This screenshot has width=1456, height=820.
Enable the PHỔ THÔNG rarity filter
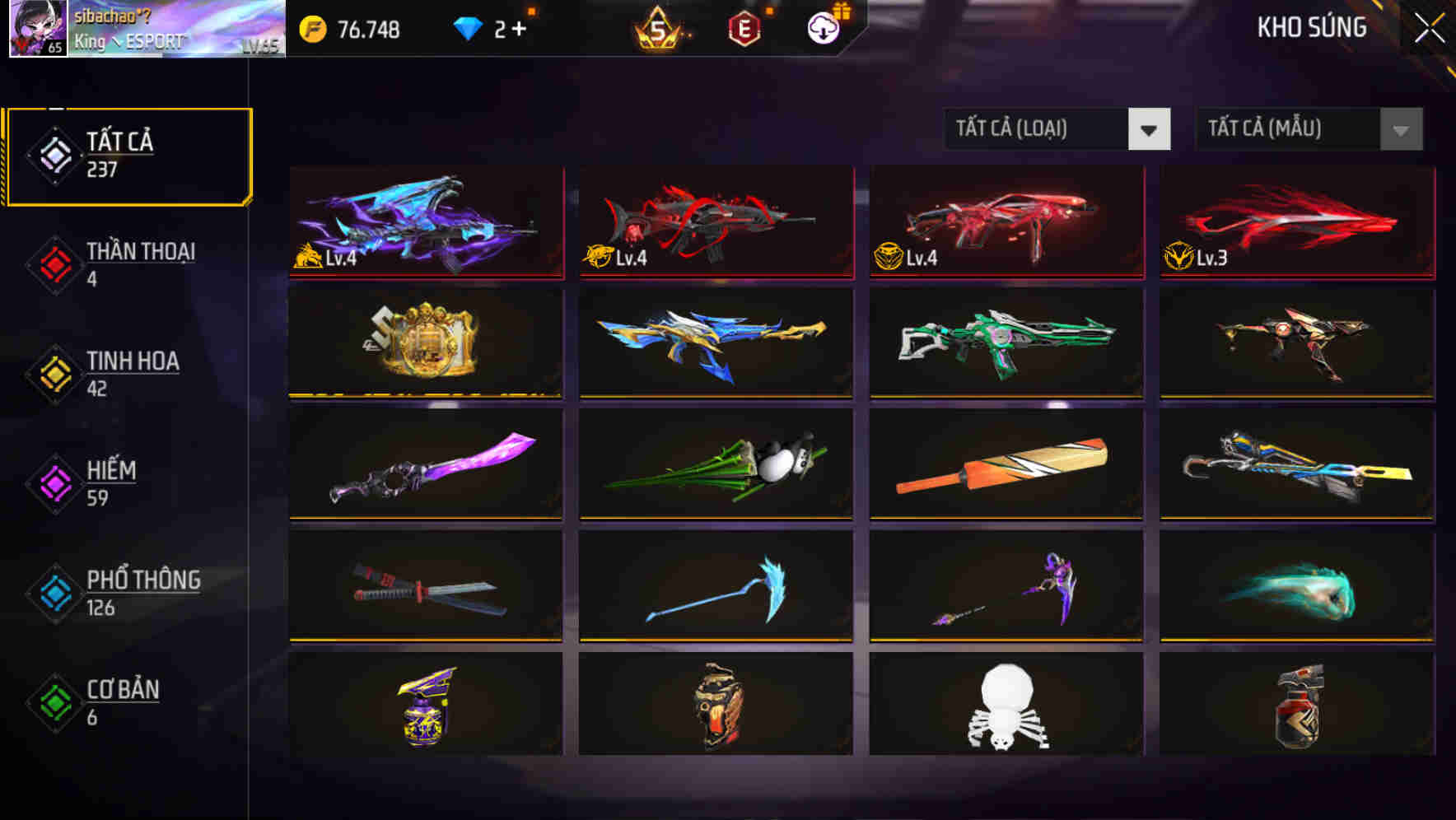[54, 593]
